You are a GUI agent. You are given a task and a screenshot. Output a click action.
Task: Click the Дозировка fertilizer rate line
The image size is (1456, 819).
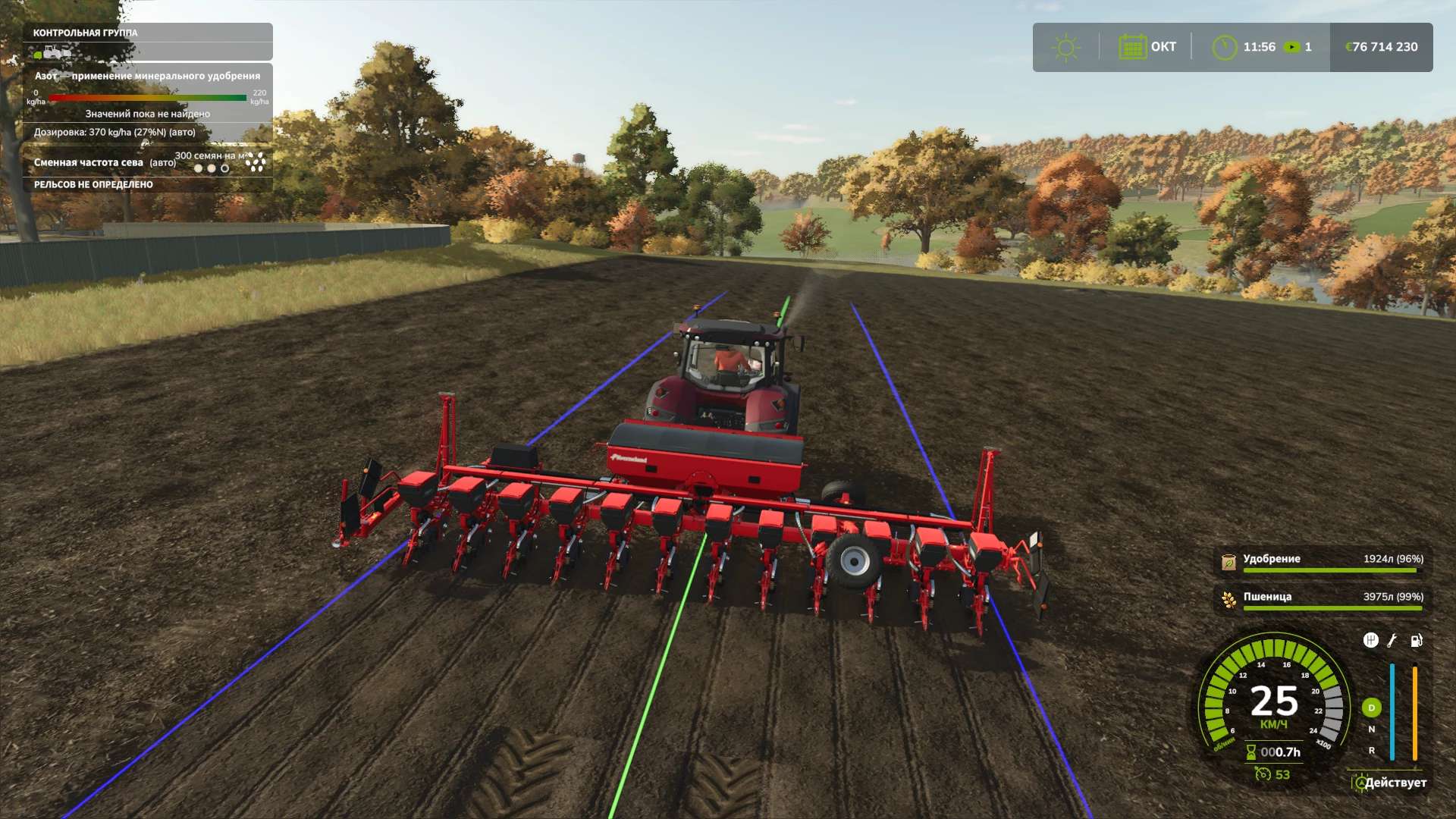[x=115, y=132]
